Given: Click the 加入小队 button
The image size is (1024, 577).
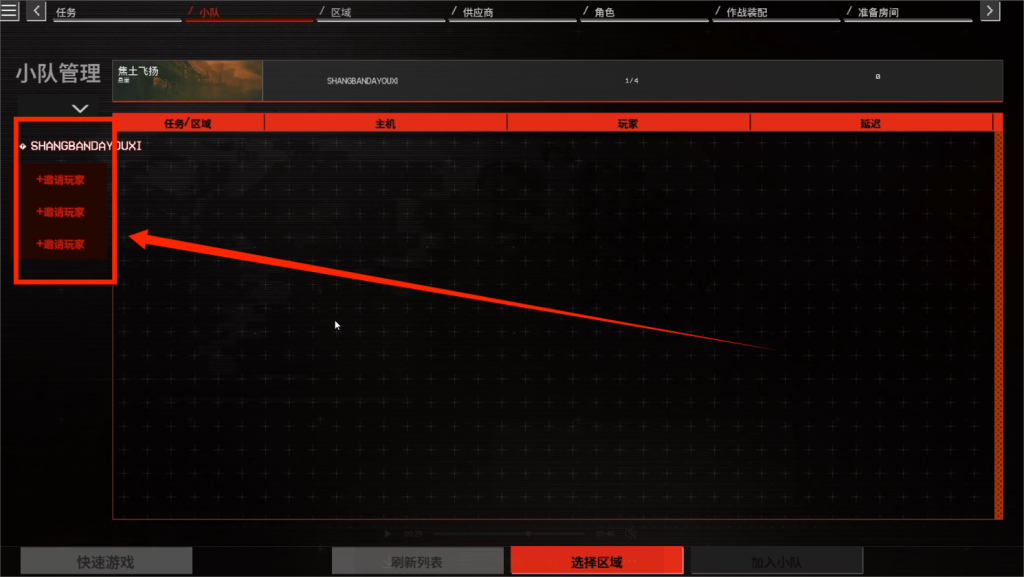Looking at the screenshot, I should pyautogui.click(x=776, y=562).
